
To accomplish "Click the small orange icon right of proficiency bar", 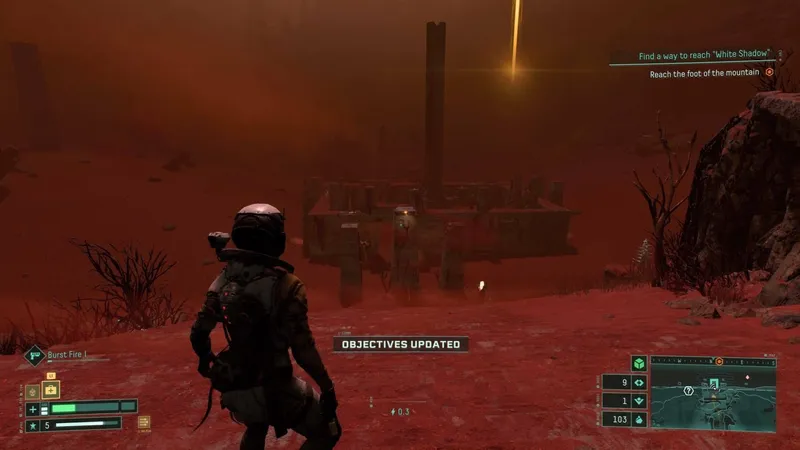I will 144,423.
